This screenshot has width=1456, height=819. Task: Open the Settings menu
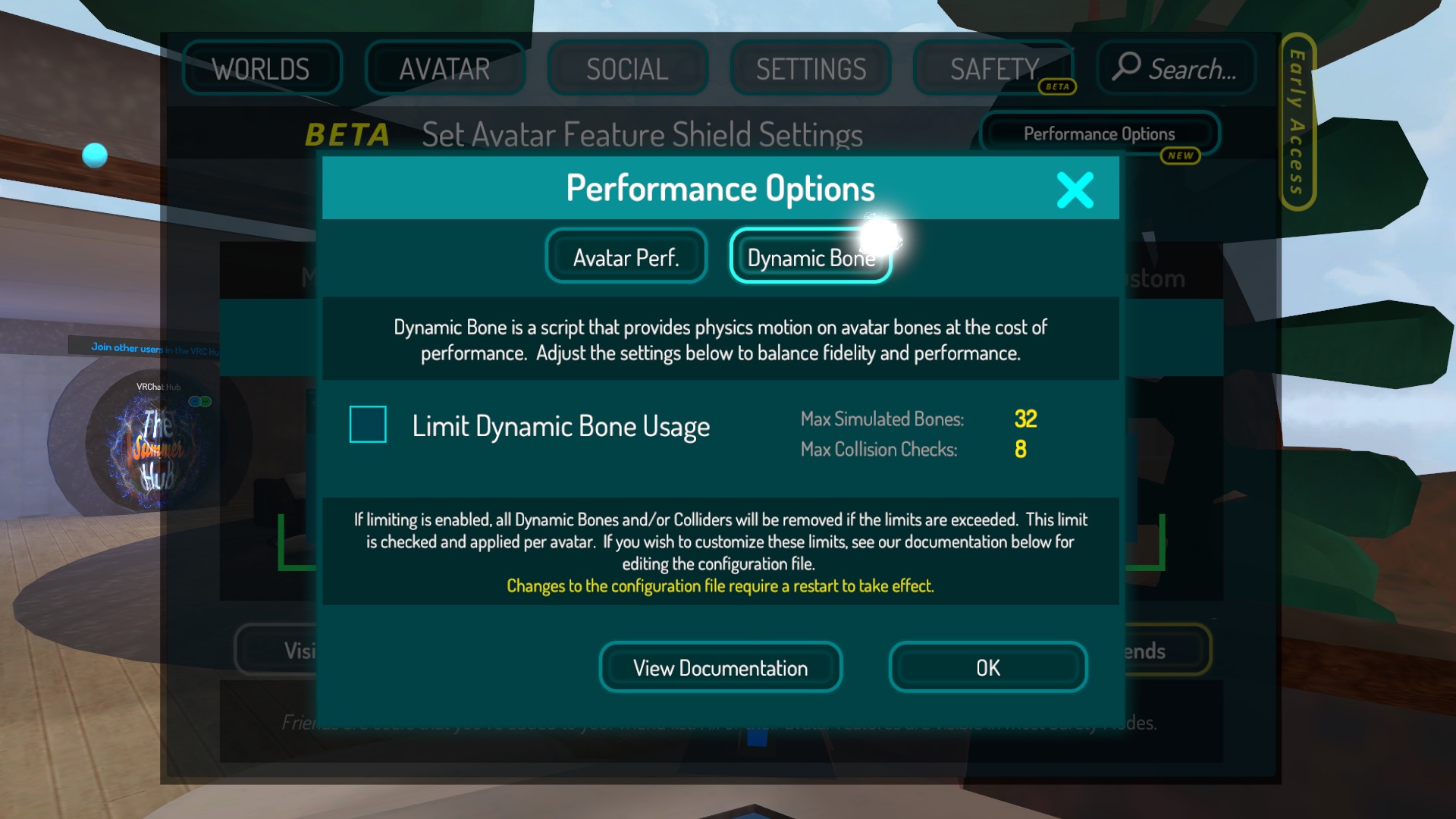810,69
